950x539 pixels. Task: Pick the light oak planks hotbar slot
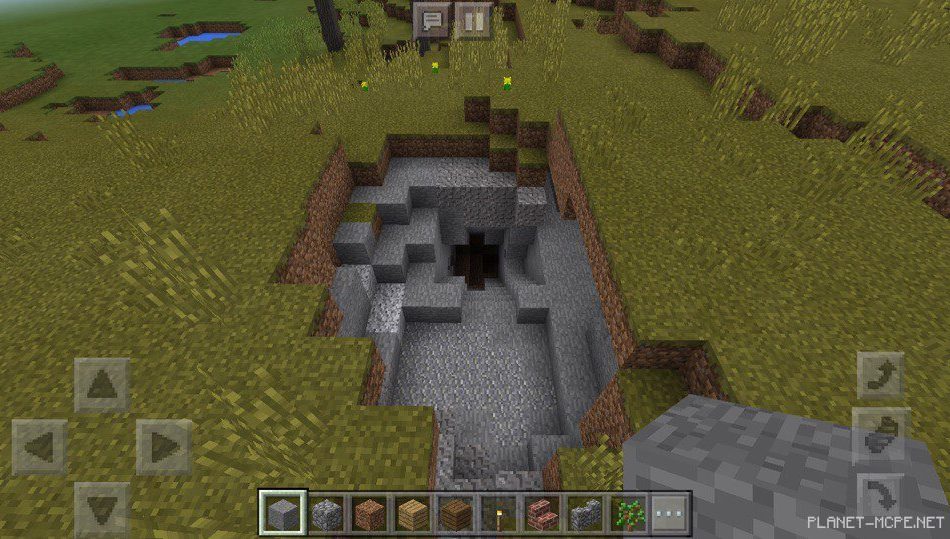coord(414,514)
